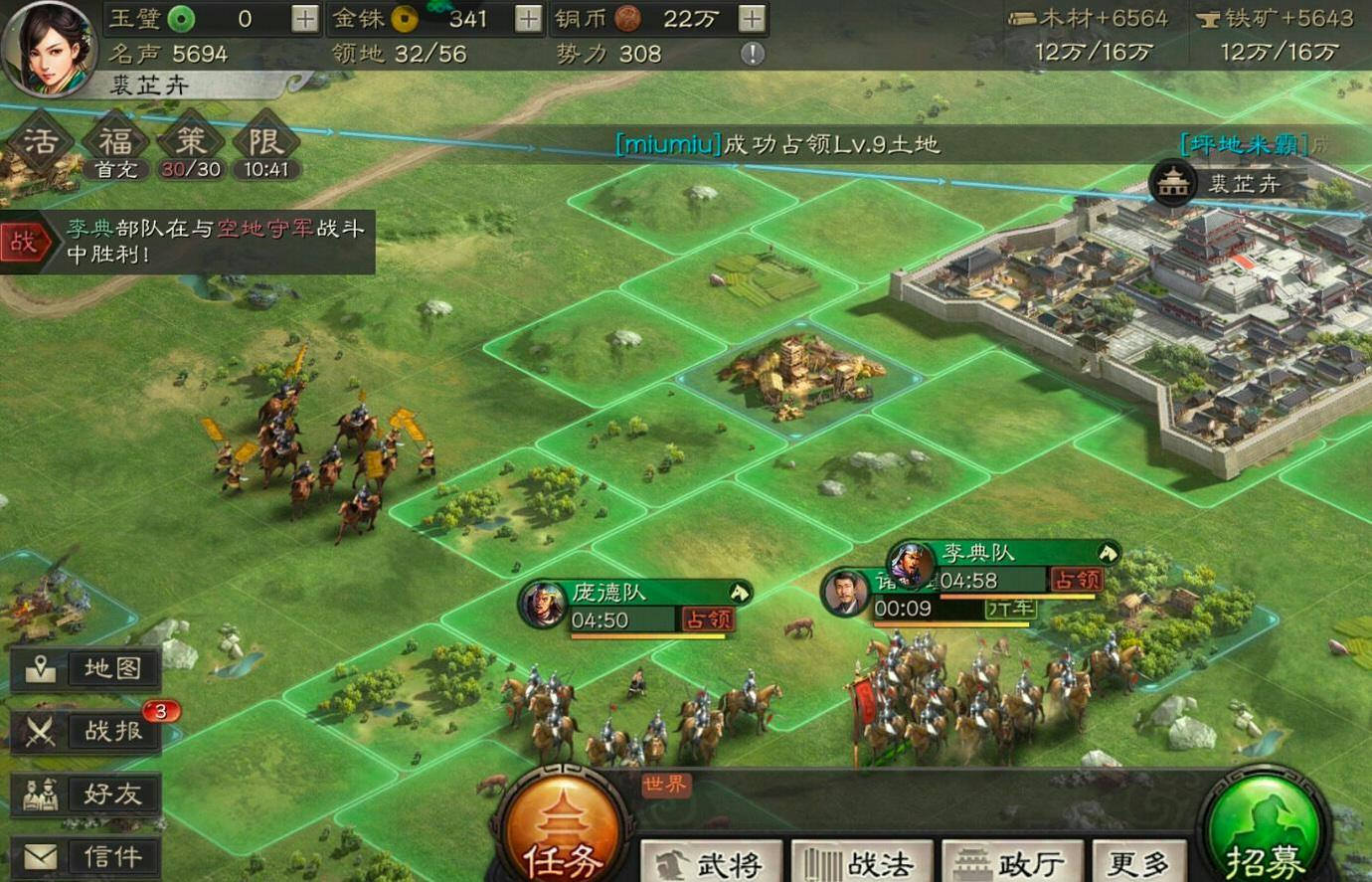View battle reports (战报)
Image resolution: width=1372 pixels, height=882 pixels.
click(x=86, y=731)
